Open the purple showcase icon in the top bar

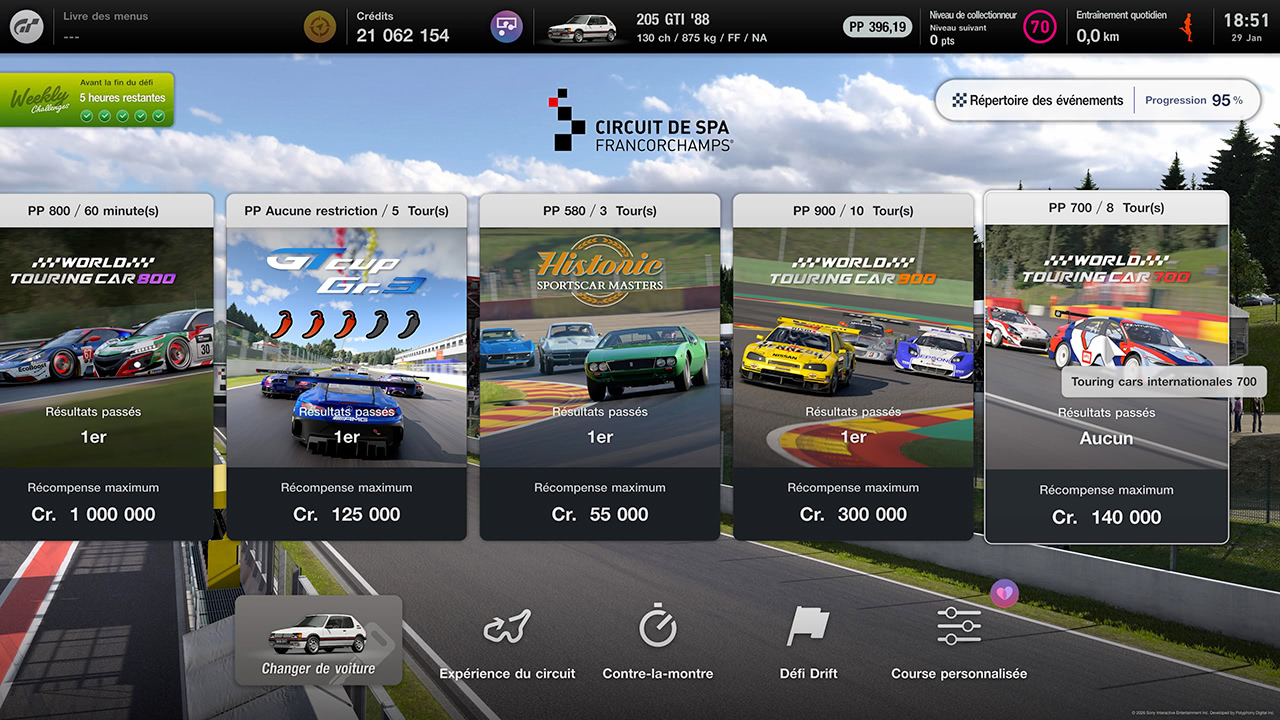click(506, 26)
